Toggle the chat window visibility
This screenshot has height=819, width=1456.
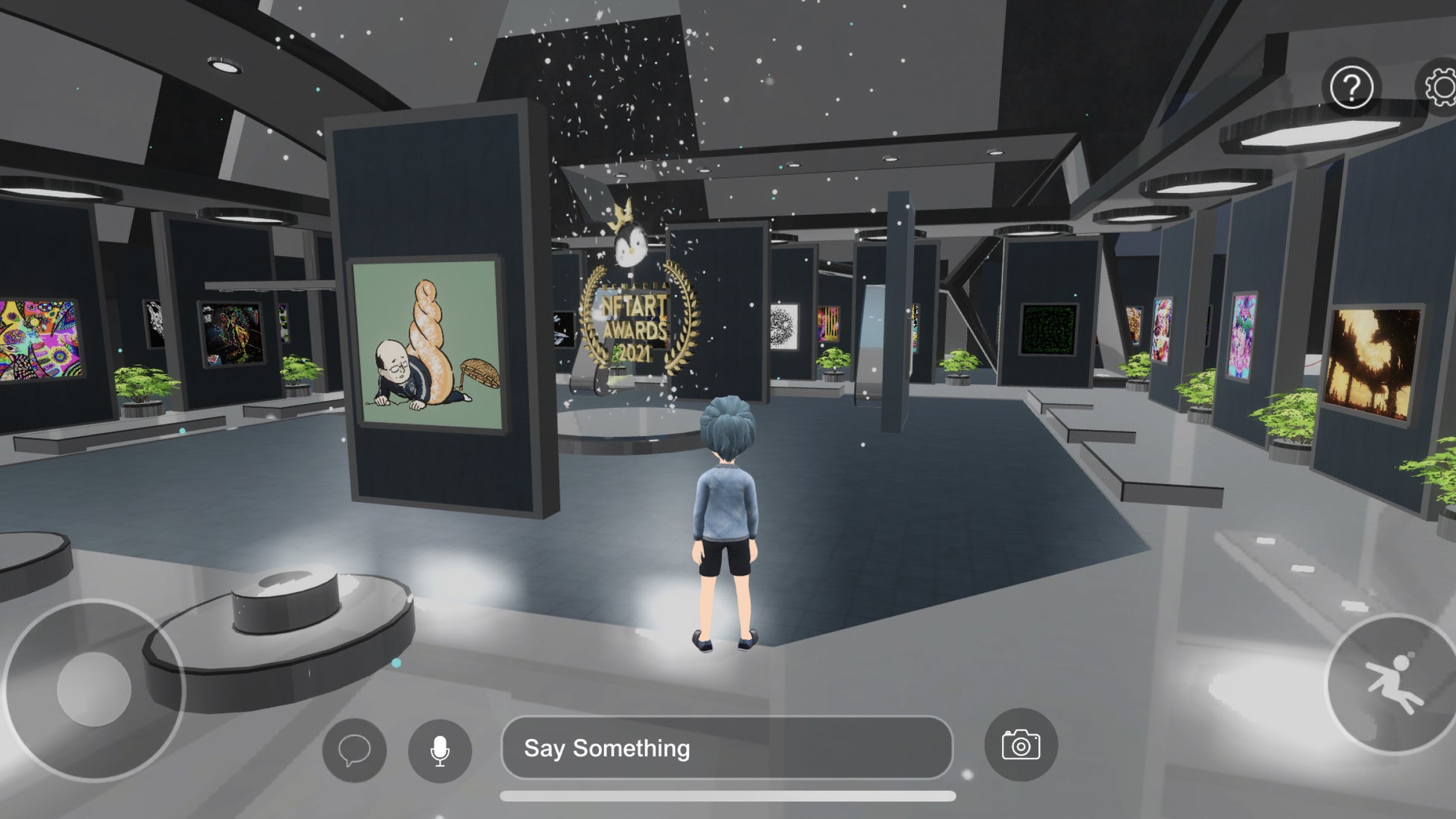355,750
